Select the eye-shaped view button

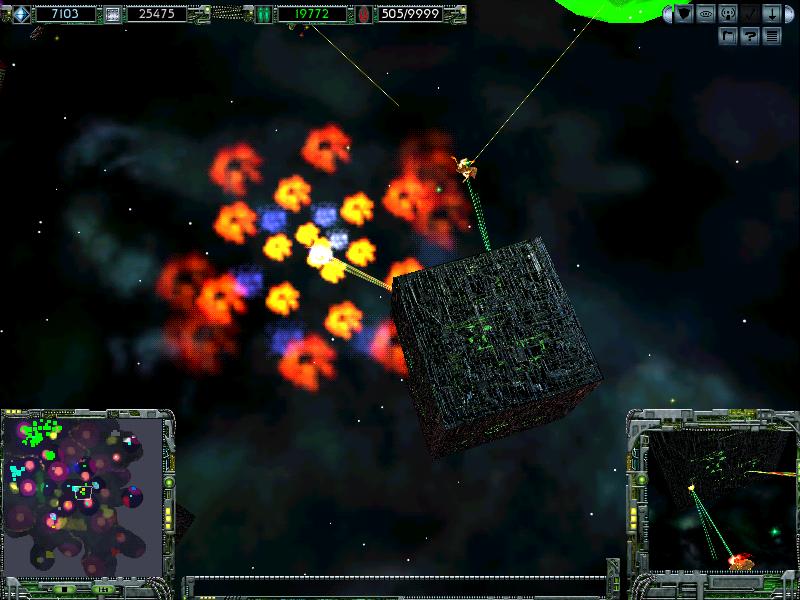coord(706,14)
